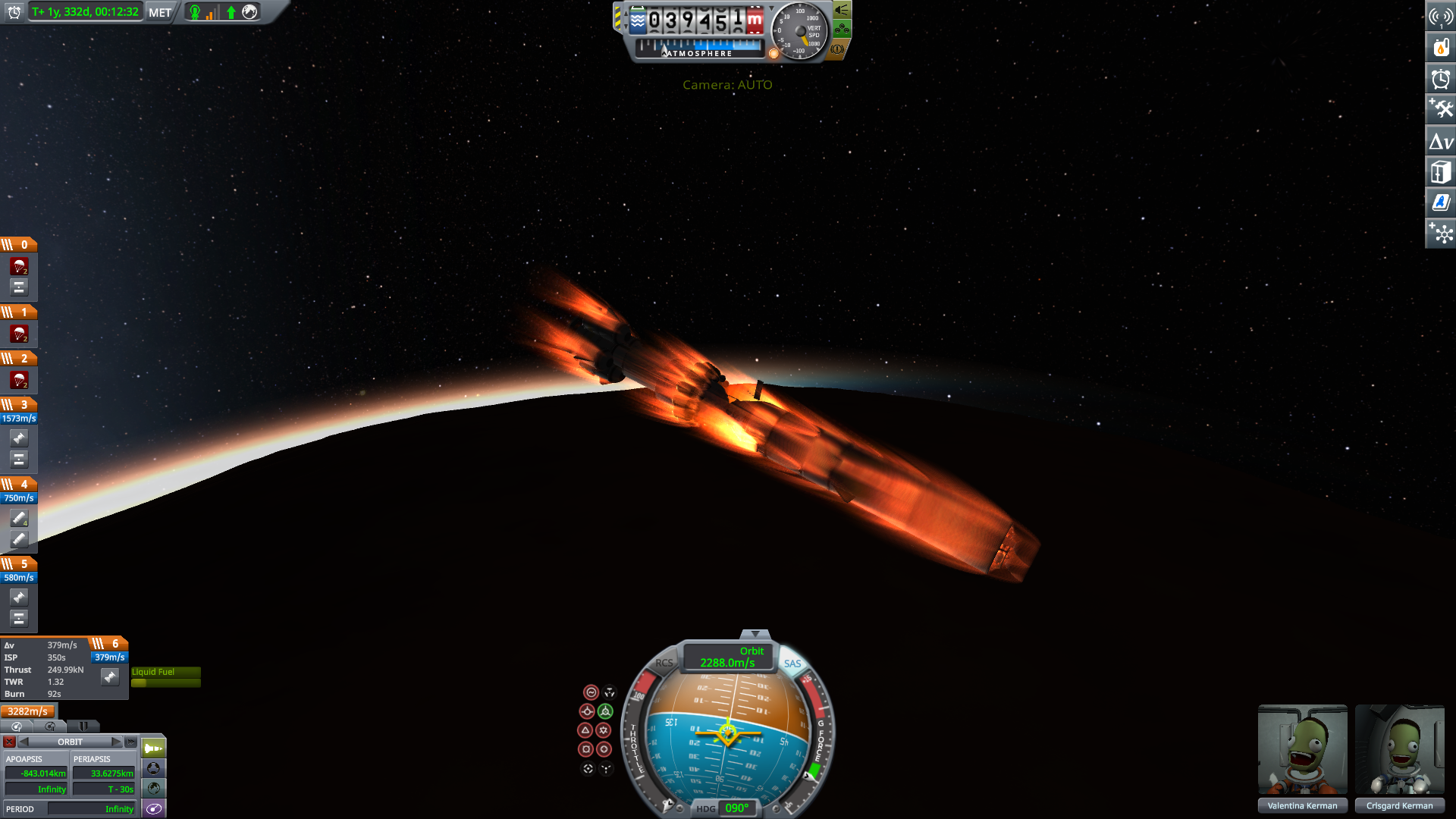Set SAS to retrograde hold mode
Viewport: 1456px width, 819px height.
(605, 711)
